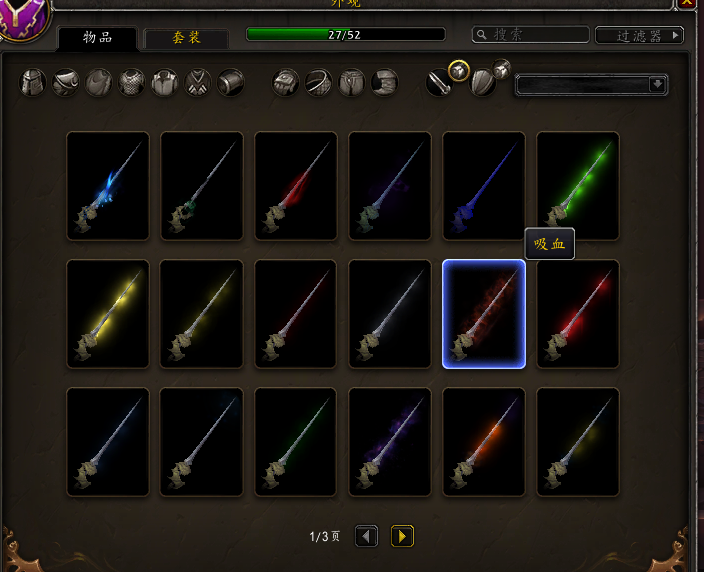
Task: Choose the off-hand shield slot icon
Action: tap(483, 83)
